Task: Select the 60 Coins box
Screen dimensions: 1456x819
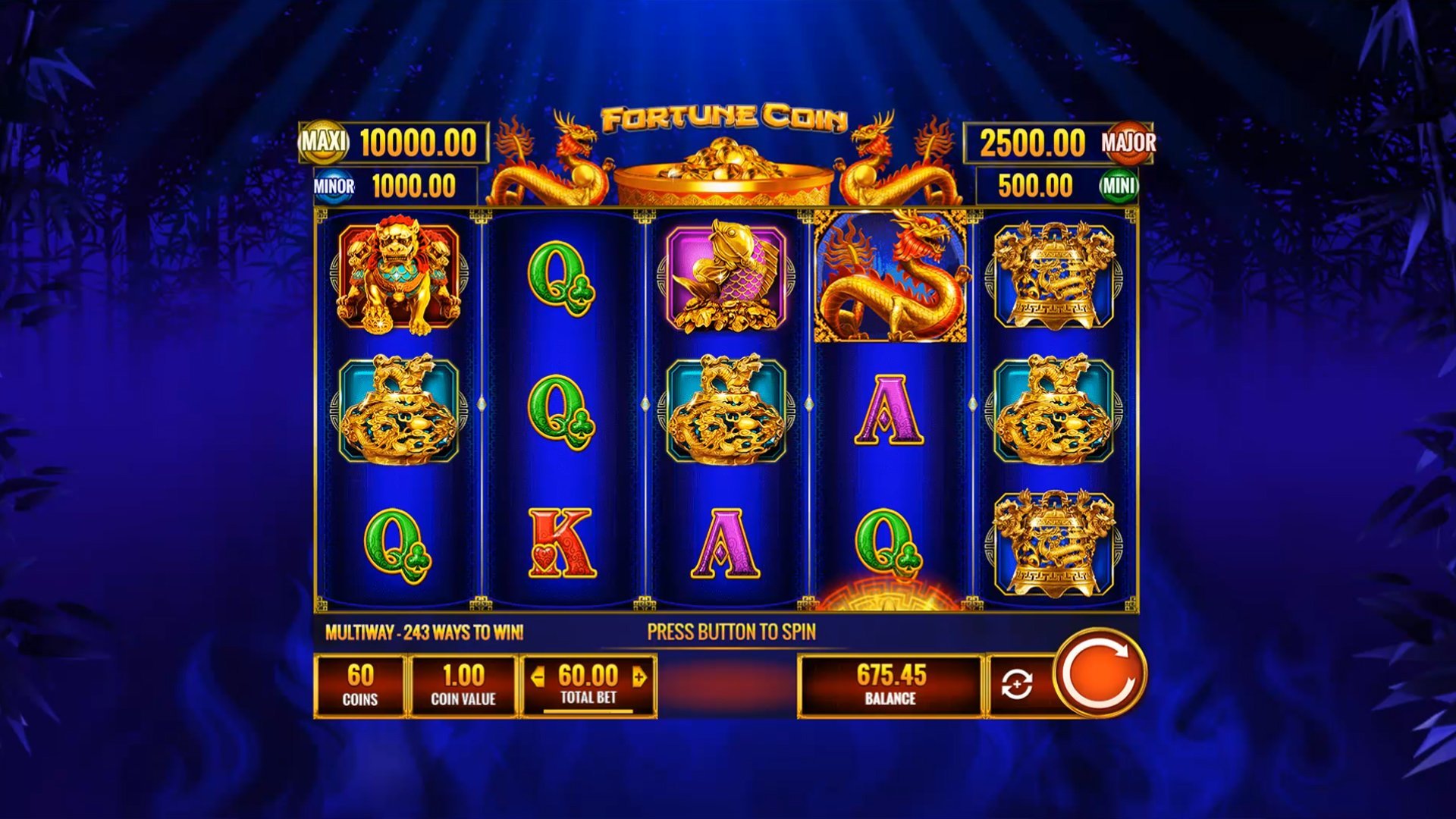Action: [x=360, y=685]
